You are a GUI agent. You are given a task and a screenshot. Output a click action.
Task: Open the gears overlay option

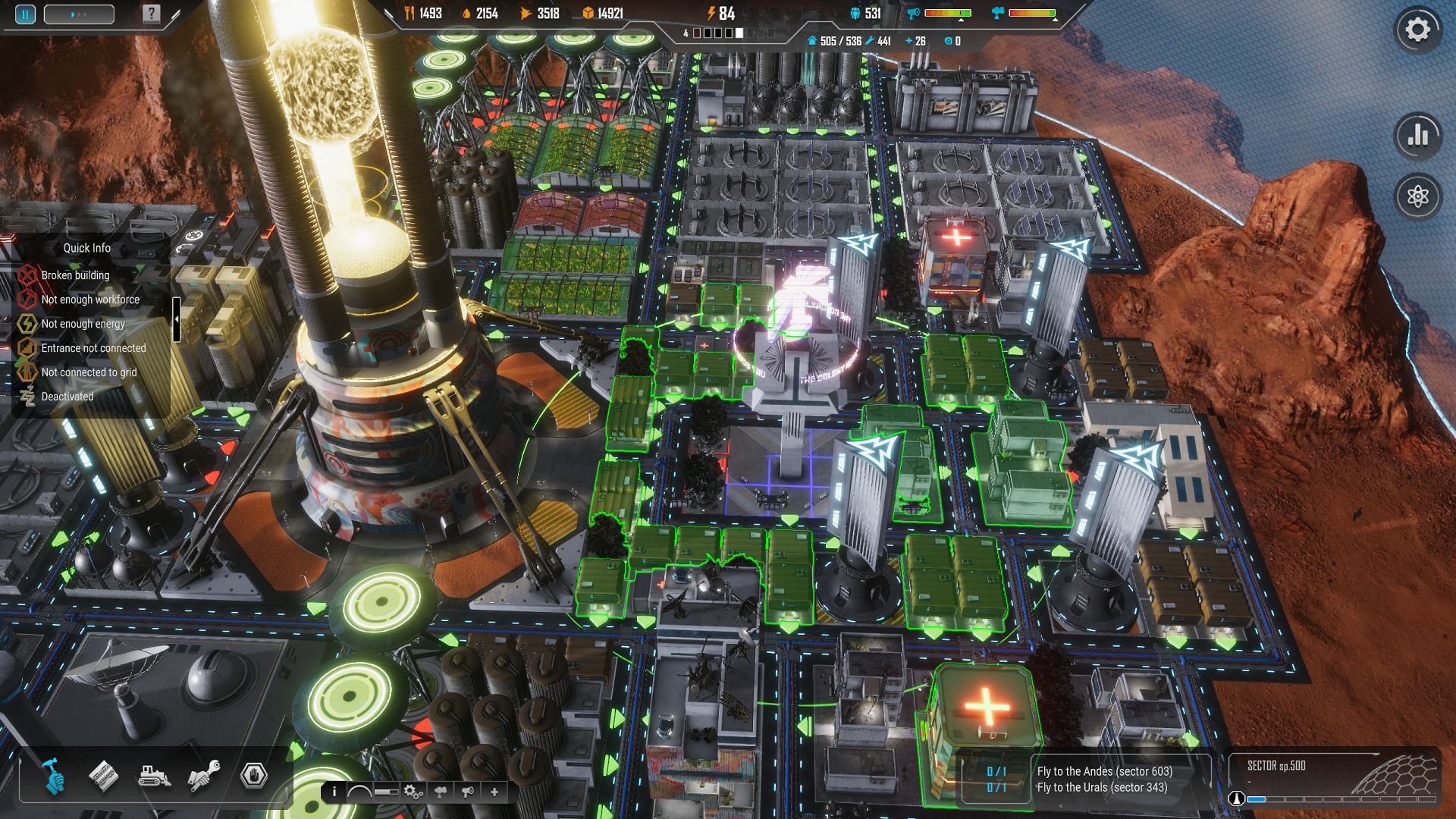tap(413, 792)
